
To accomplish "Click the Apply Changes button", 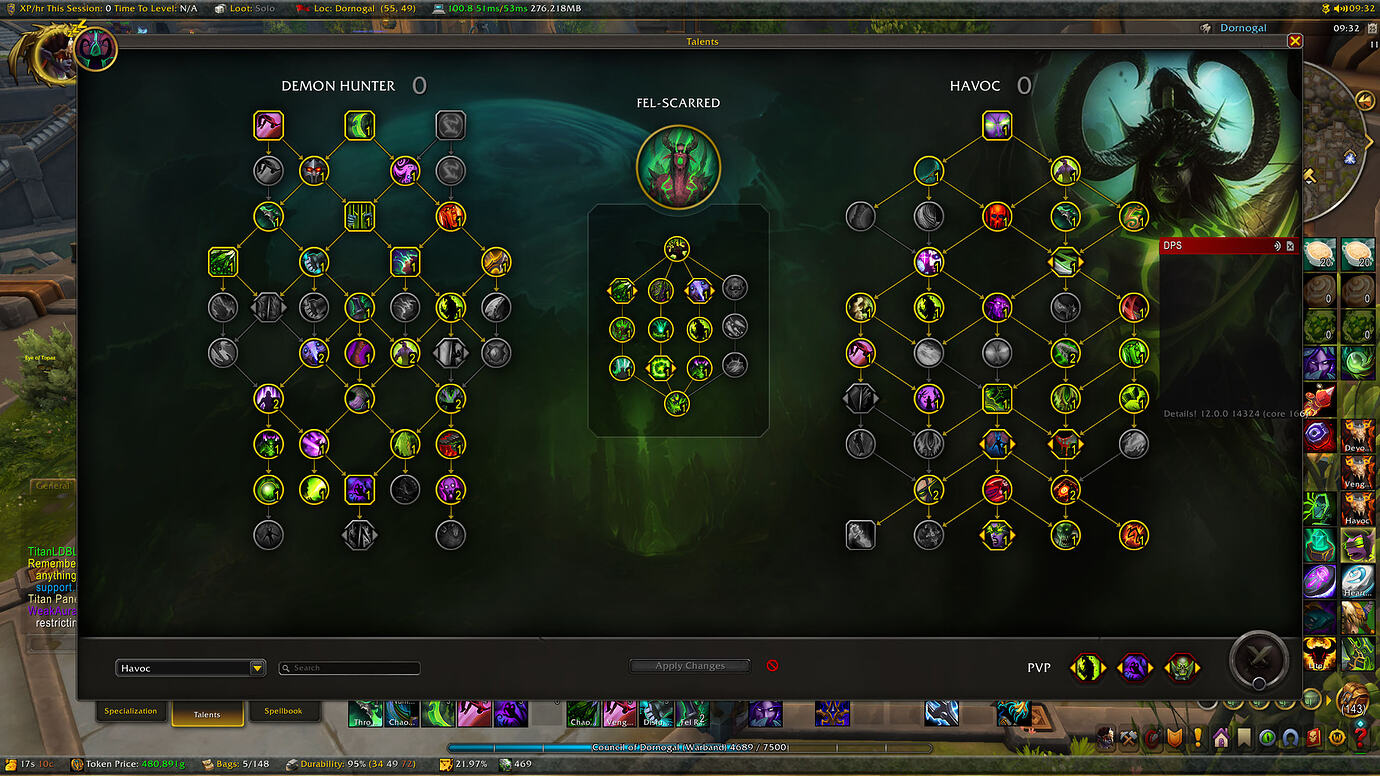I will 689,665.
